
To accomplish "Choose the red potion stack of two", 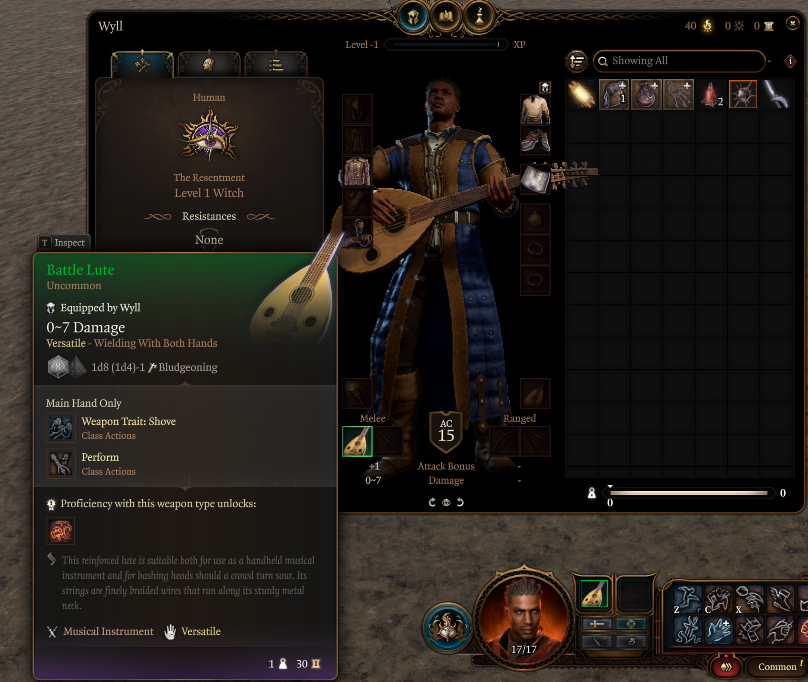I will click(711, 95).
